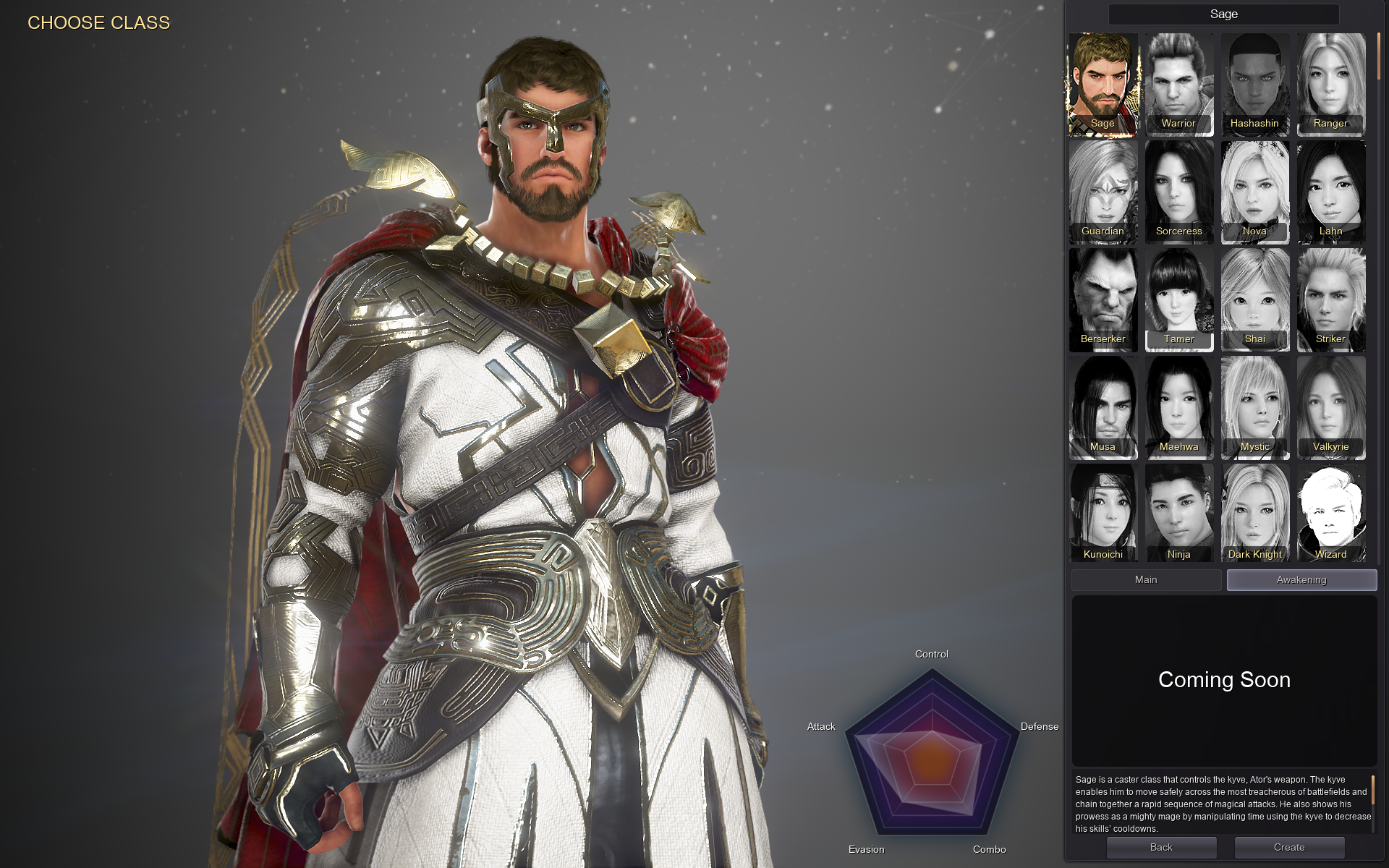Pick the Ranger class portrait
Screen dimensions: 1389x868
[1330, 84]
